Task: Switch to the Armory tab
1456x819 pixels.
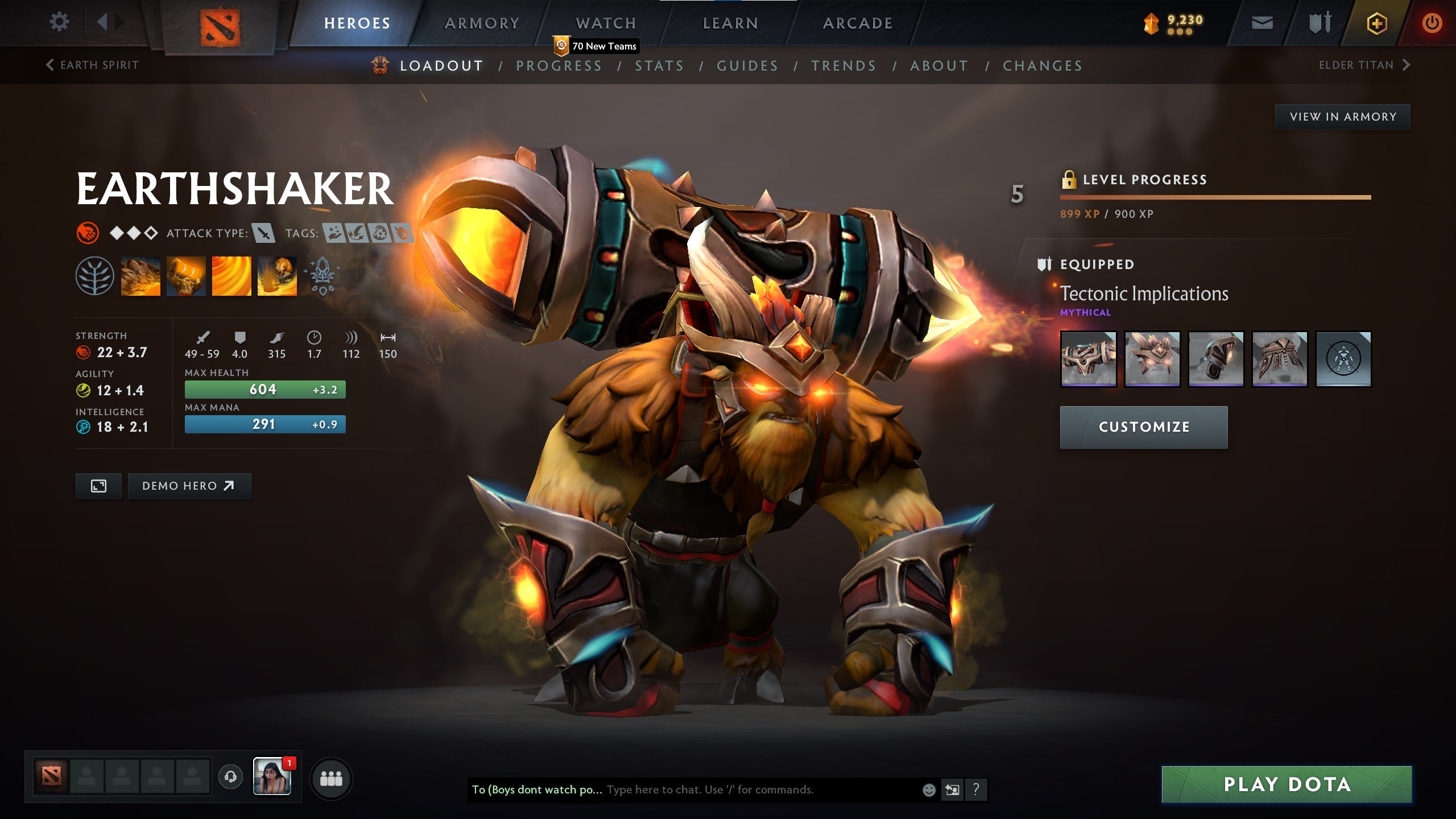Action: 481,23
